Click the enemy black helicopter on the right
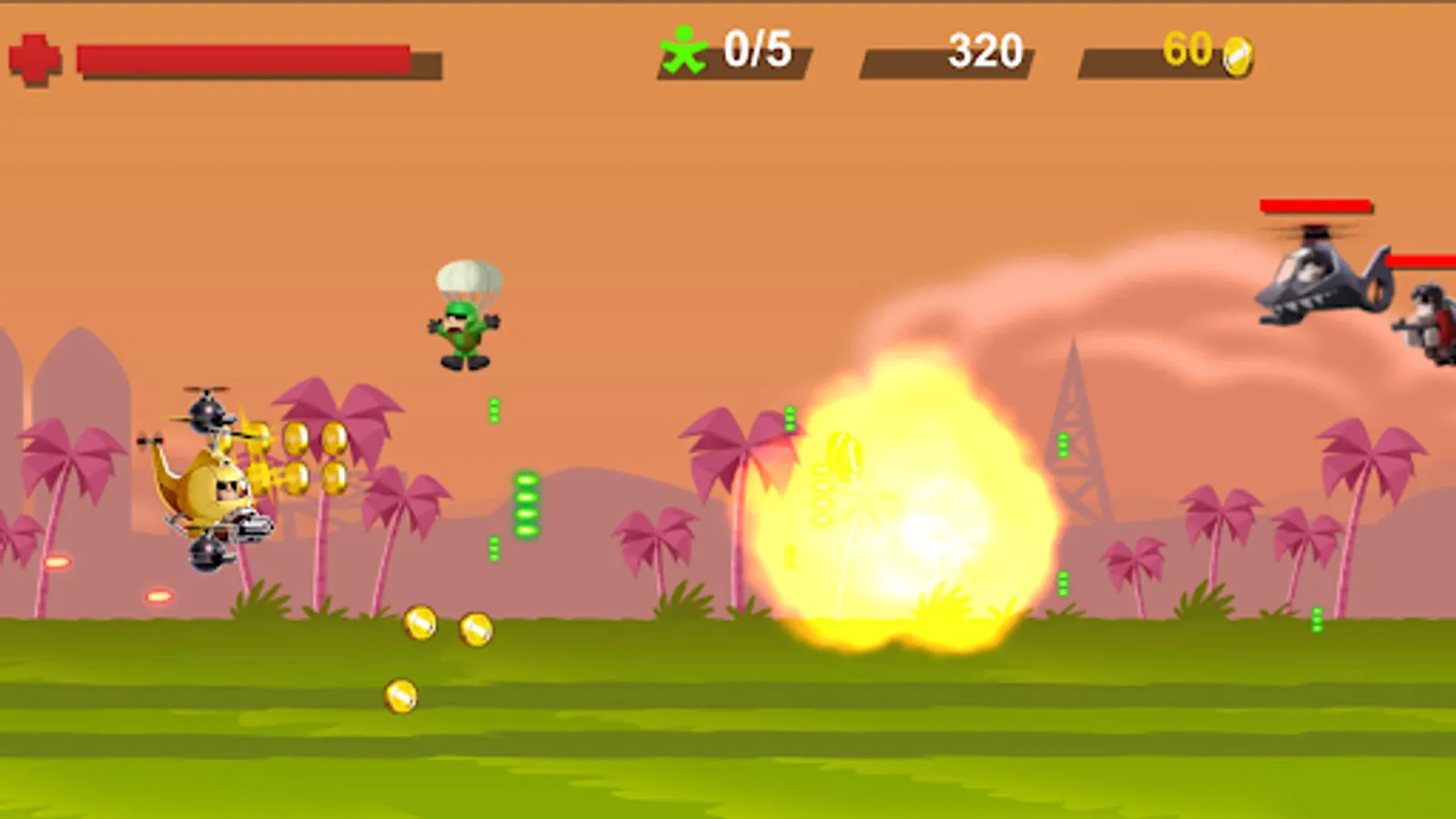 [1321, 278]
